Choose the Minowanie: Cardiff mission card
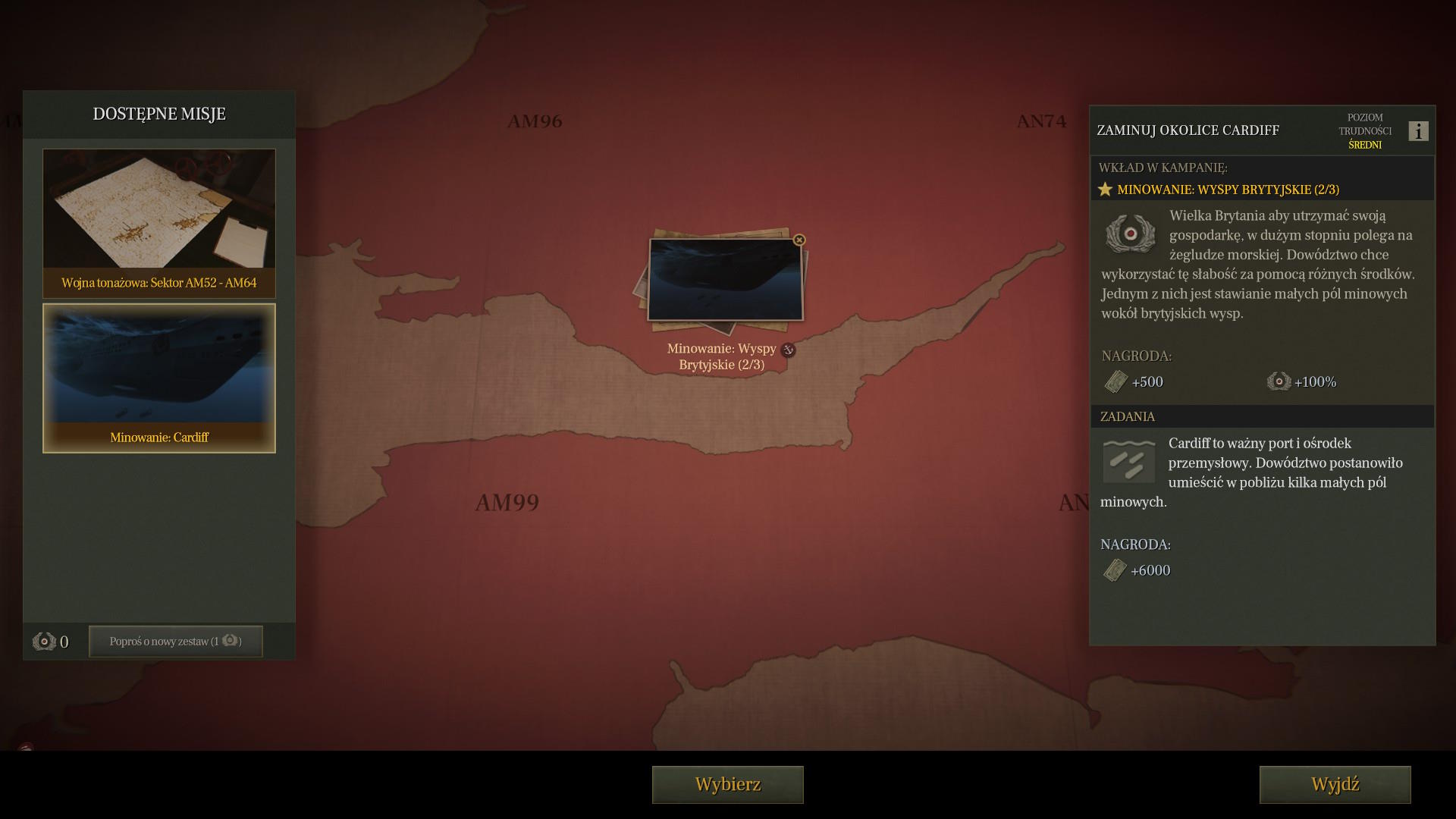Viewport: 1456px width, 819px height. tap(159, 378)
